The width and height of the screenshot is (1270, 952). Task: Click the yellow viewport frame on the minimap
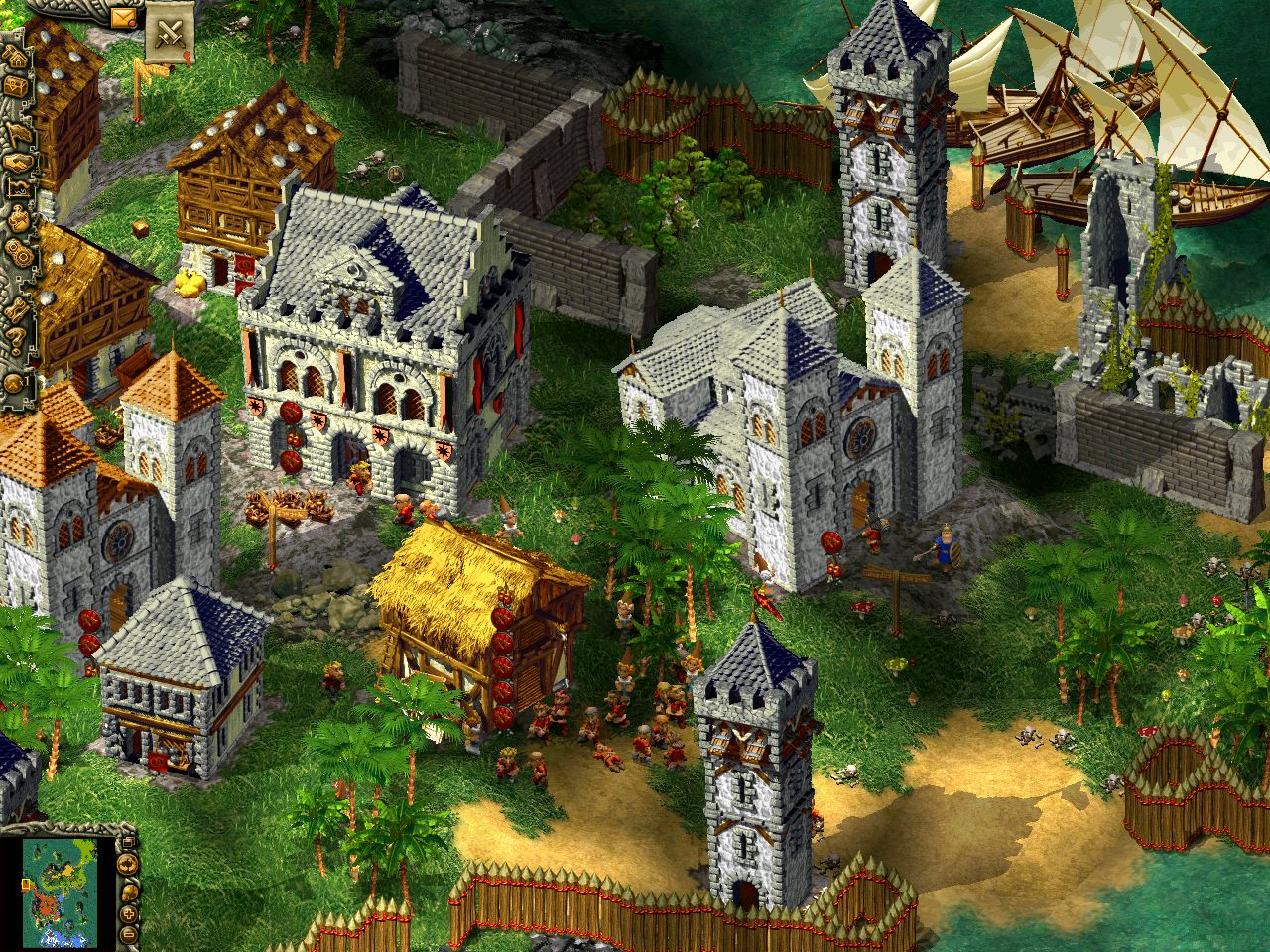point(26,884)
